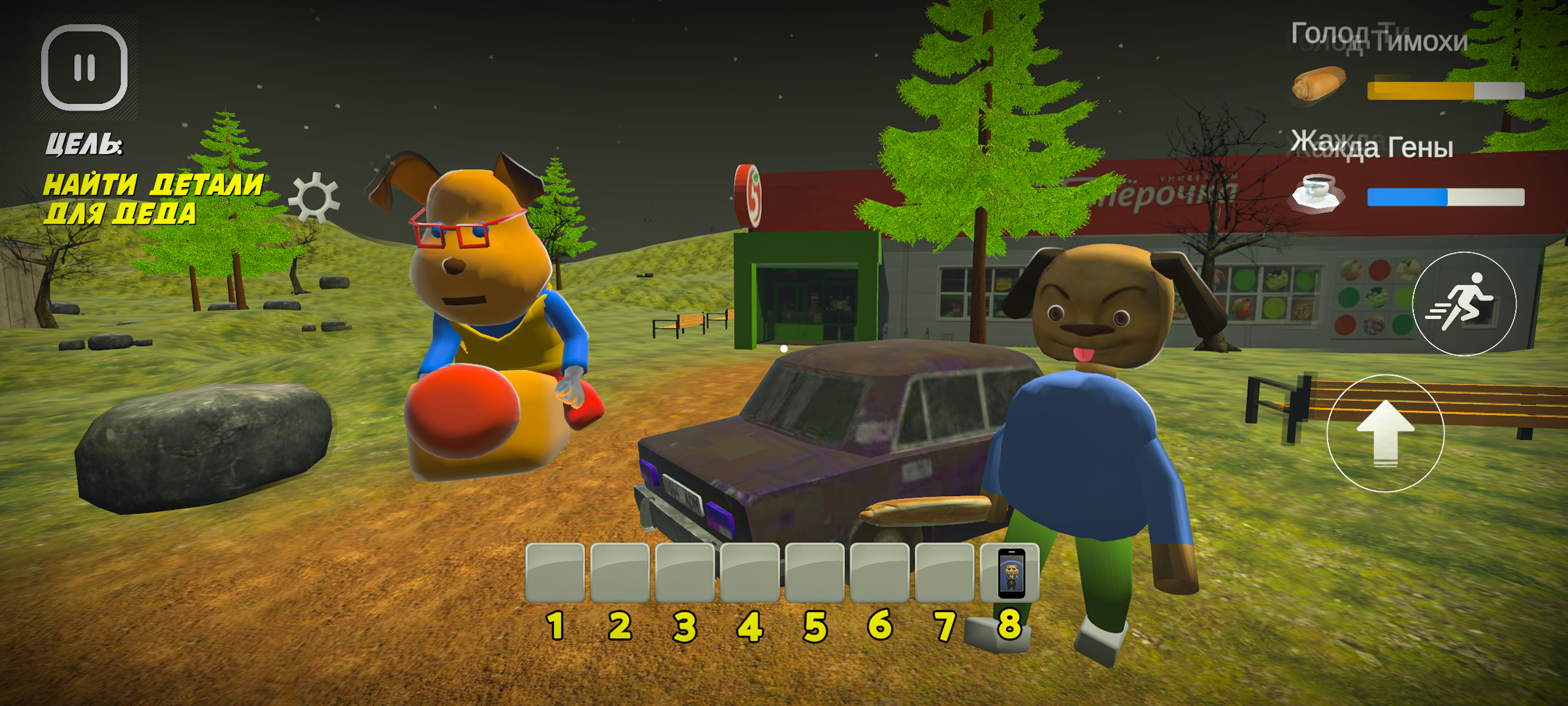The height and width of the screenshot is (706, 1568).
Task: Pause the game with the pause button
Action: coord(84,68)
